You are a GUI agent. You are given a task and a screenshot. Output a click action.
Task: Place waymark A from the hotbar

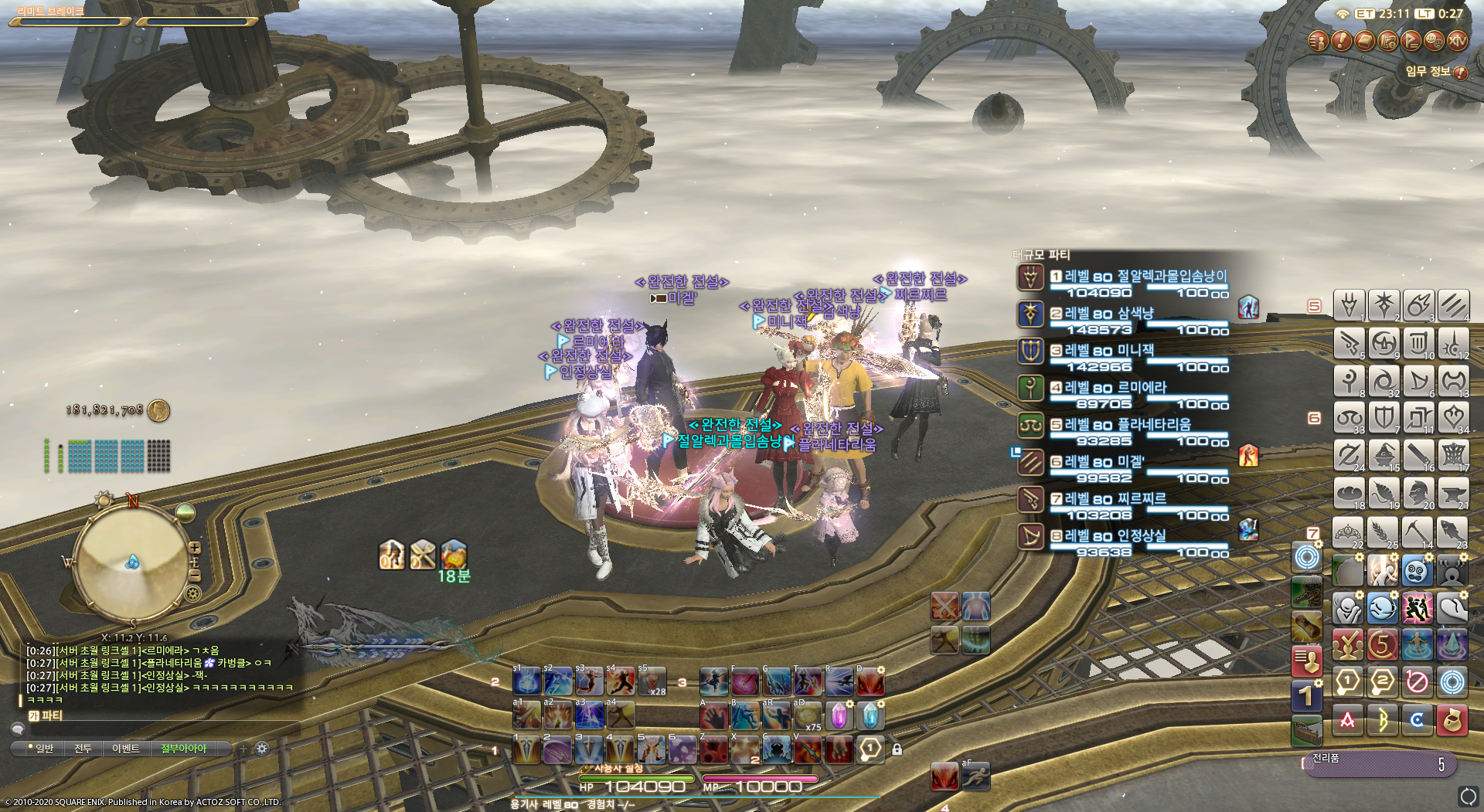point(1347,720)
